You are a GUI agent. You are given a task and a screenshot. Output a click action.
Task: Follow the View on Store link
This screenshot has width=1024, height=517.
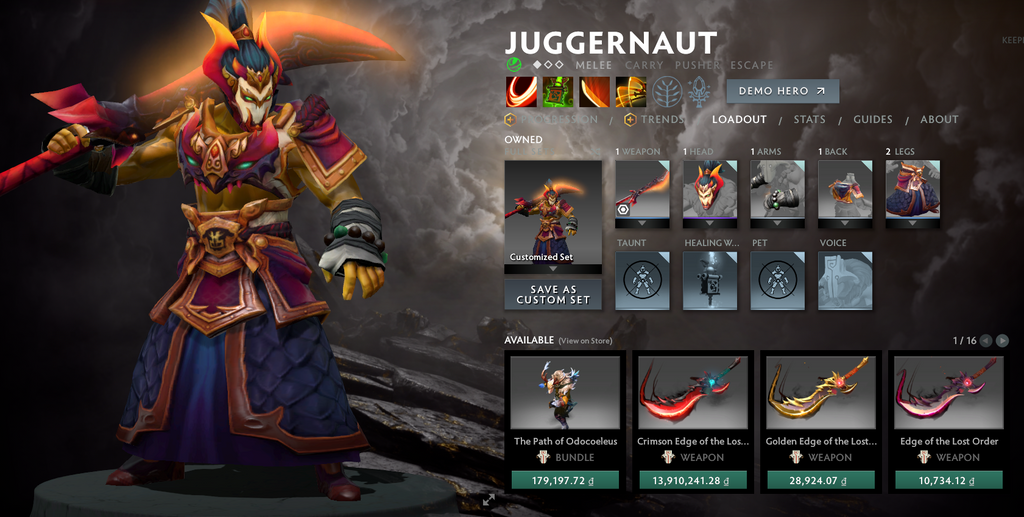585,341
